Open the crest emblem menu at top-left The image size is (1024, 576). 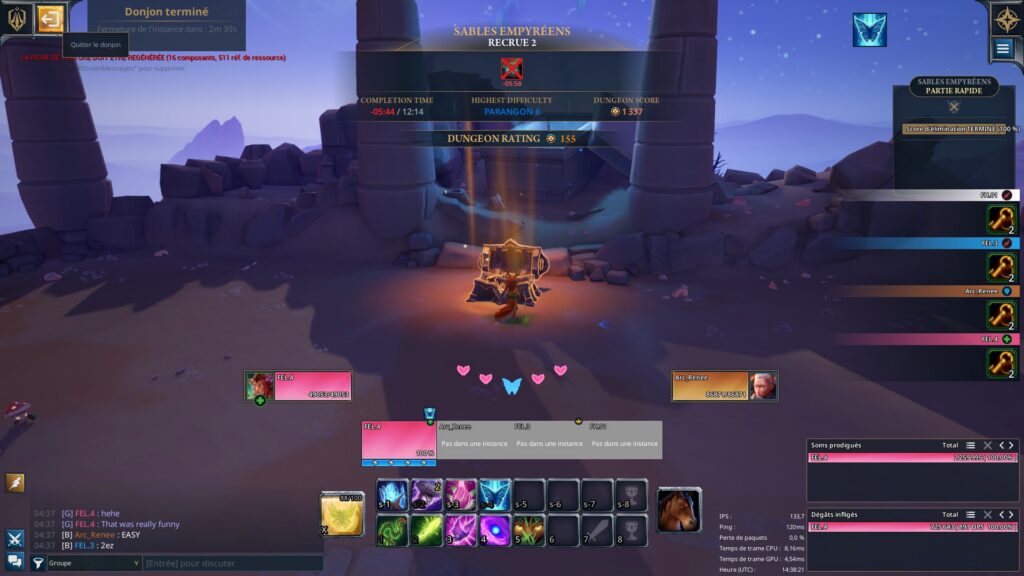coord(17,19)
